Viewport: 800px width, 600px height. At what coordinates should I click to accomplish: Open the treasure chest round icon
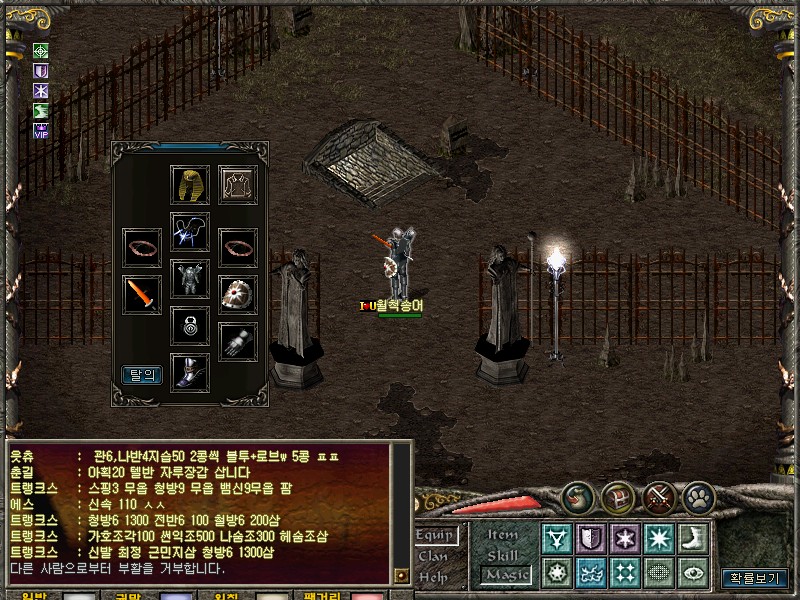(x=618, y=497)
